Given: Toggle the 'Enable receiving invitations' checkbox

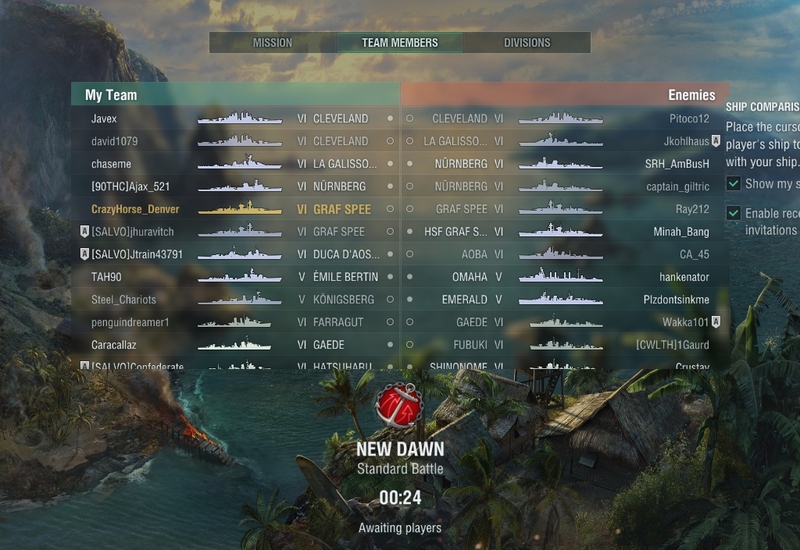Looking at the screenshot, I should 734,213.
